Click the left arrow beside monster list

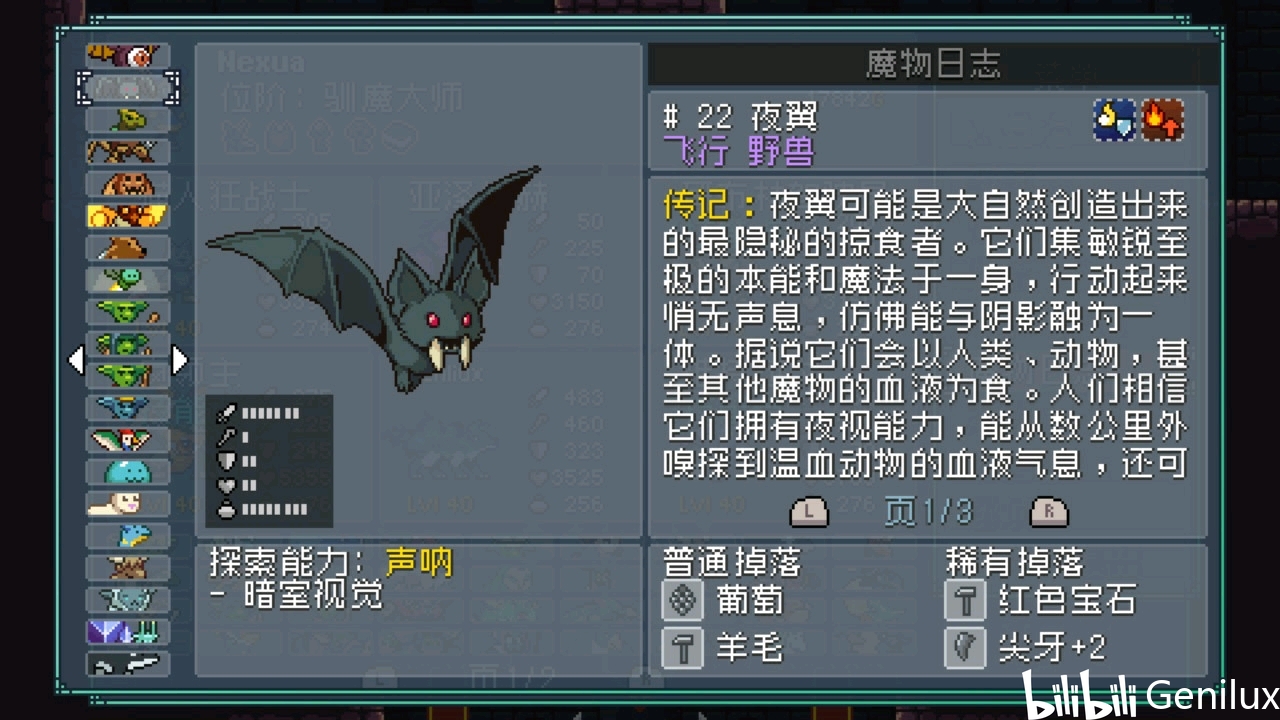(x=76, y=360)
